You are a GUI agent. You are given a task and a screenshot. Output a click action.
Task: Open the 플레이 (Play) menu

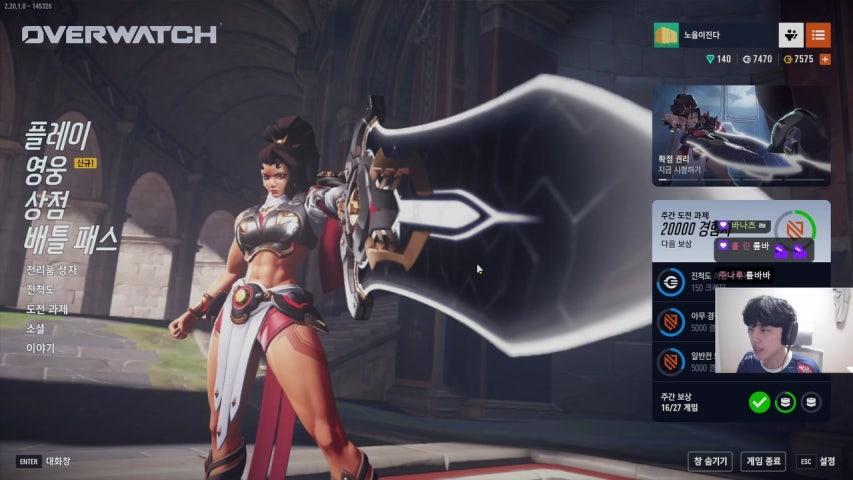(x=58, y=133)
